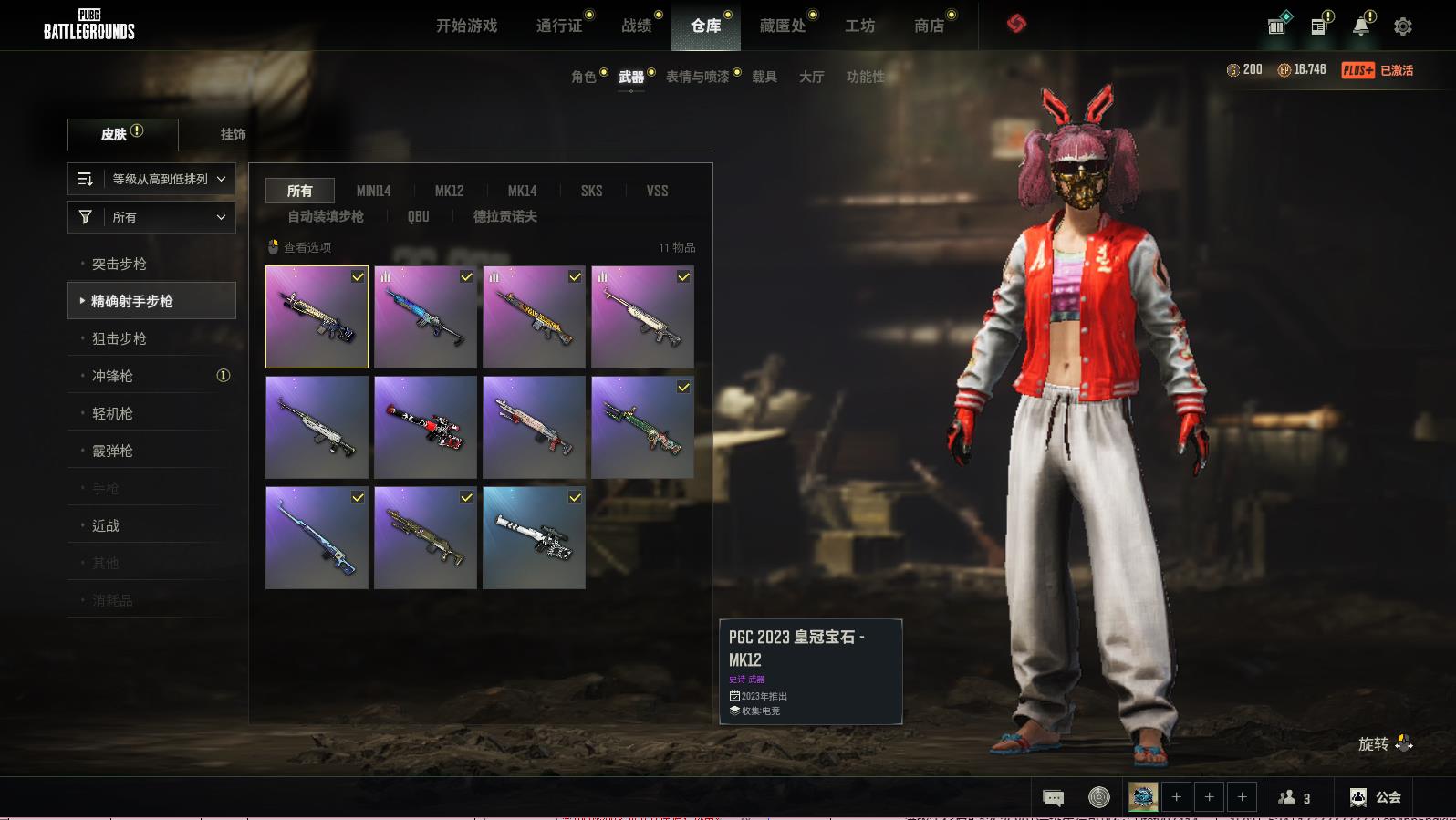Choose the 狙击步枪 weapon category

120,338
